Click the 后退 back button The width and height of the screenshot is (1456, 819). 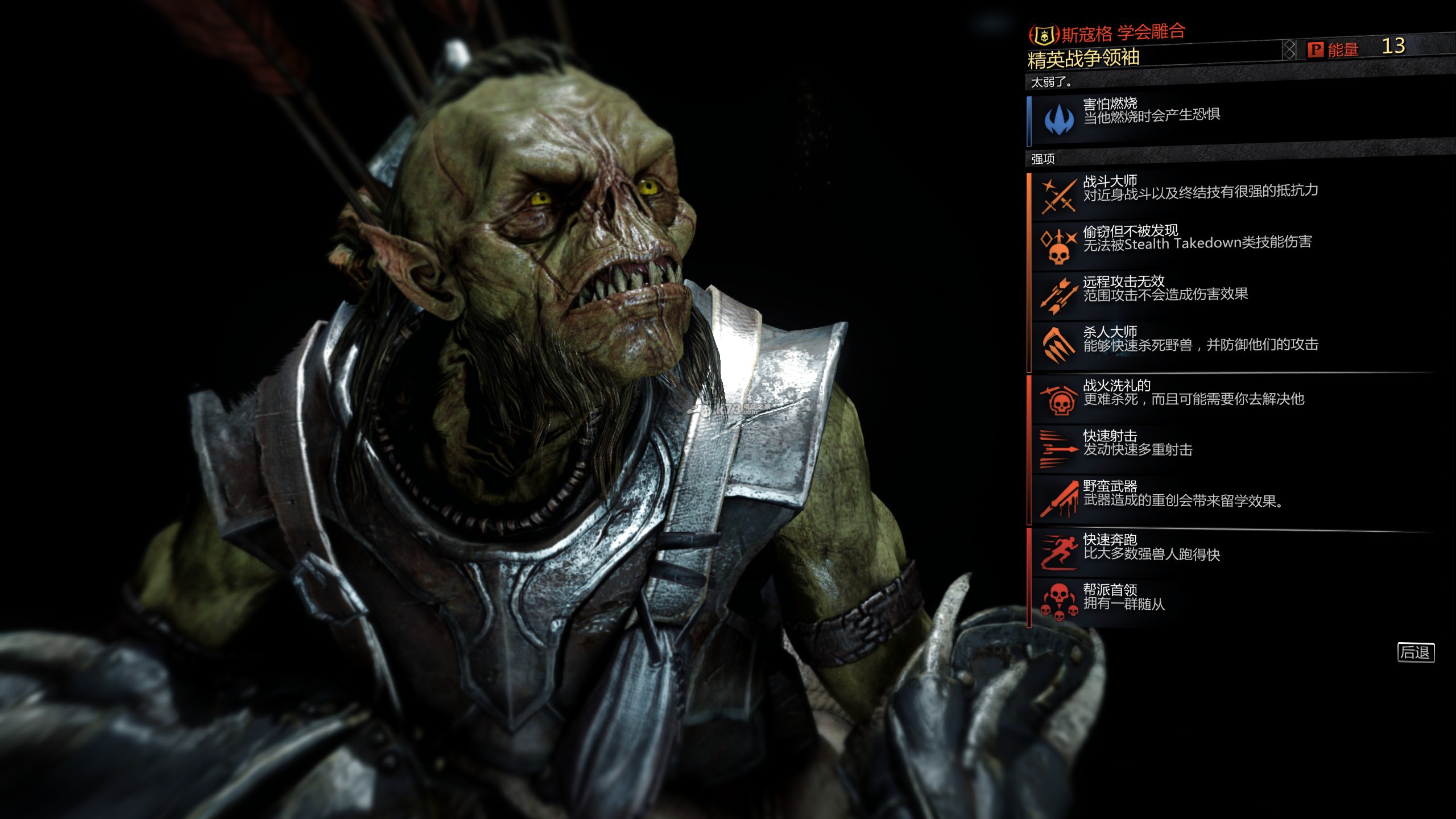click(x=1416, y=652)
